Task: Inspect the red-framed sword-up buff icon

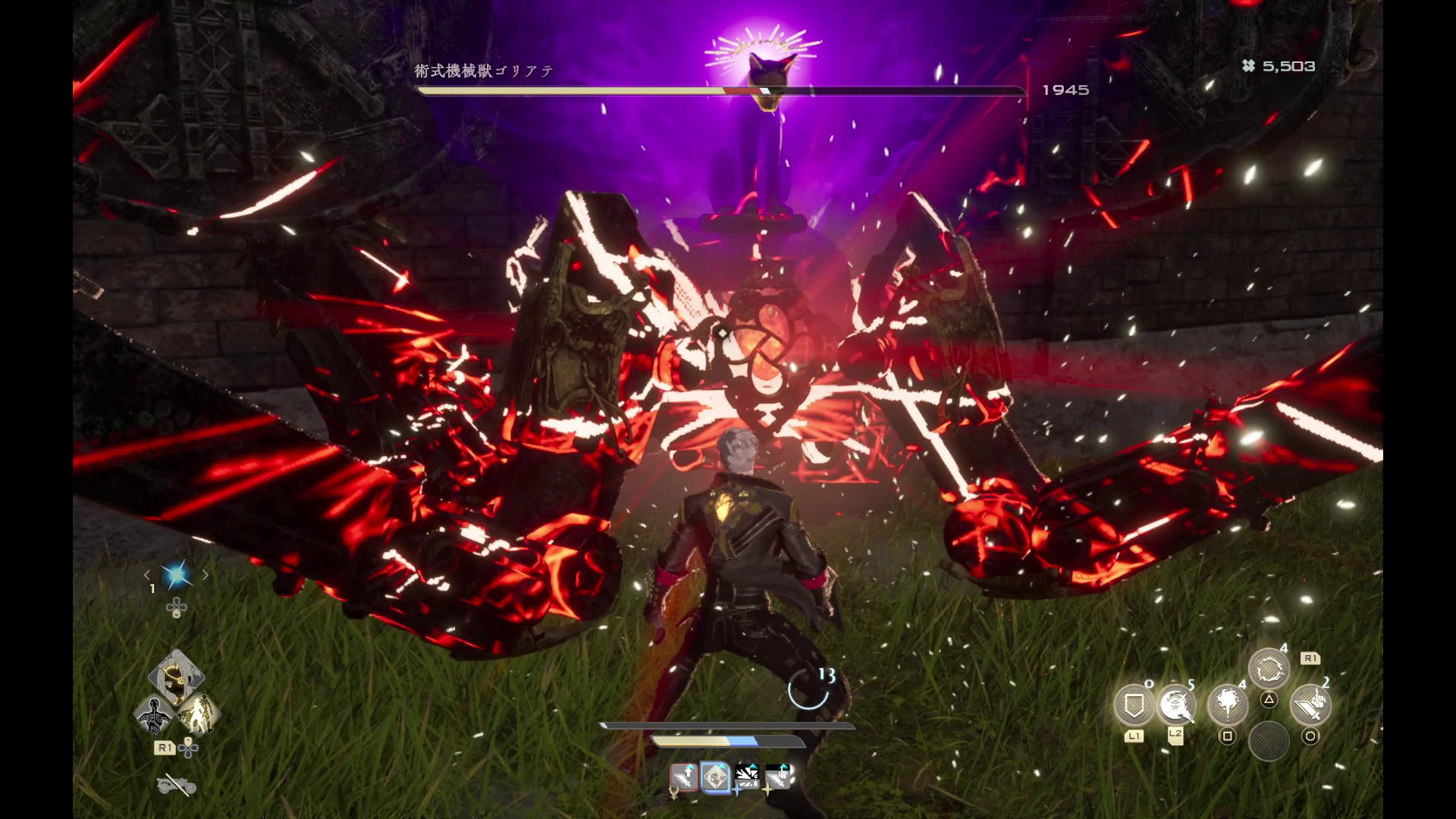Action: (683, 777)
